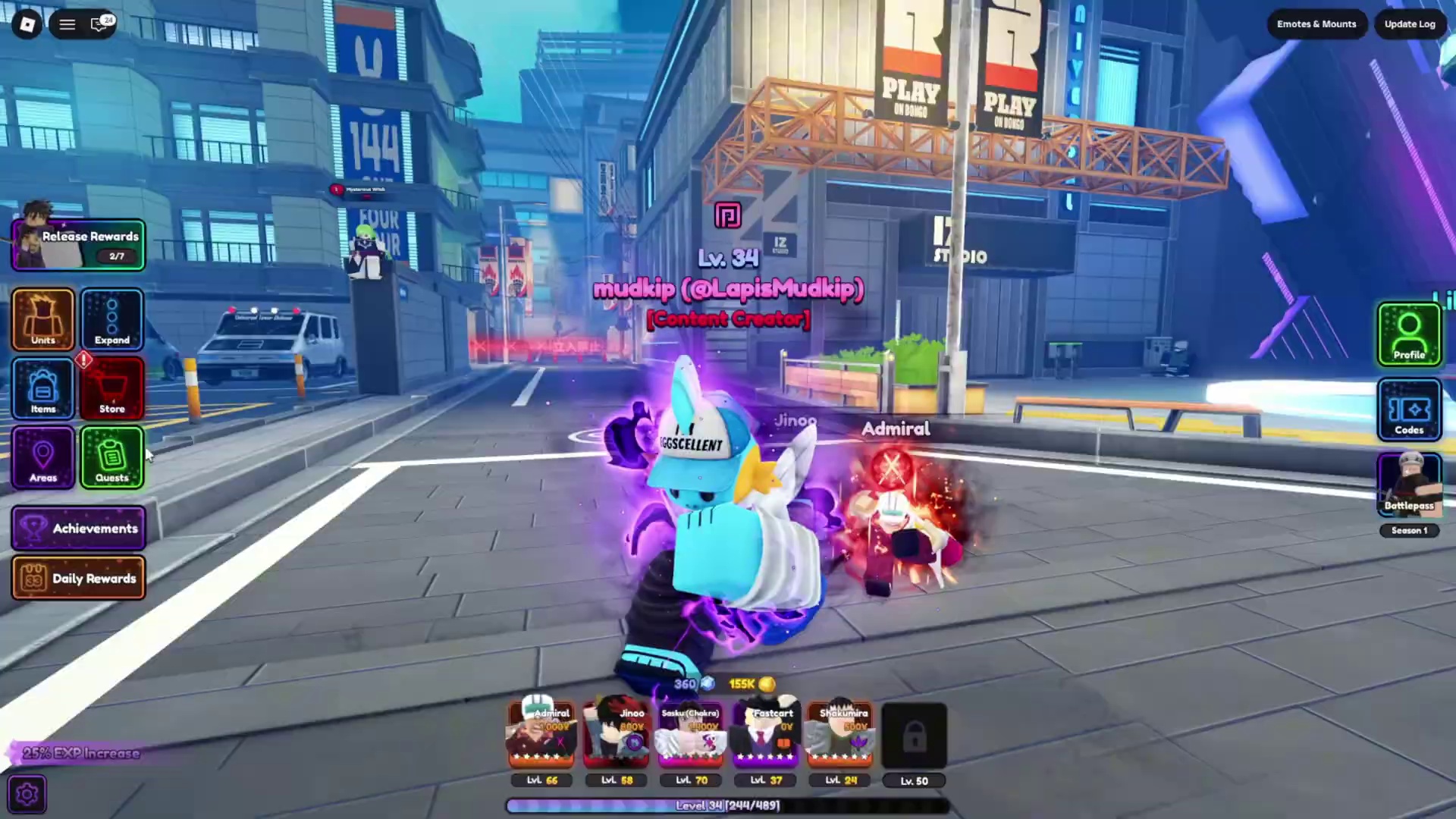Open the Quests list
Image resolution: width=1456 pixels, height=819 pixels.
pyautogui.click(x=112, y=457)
